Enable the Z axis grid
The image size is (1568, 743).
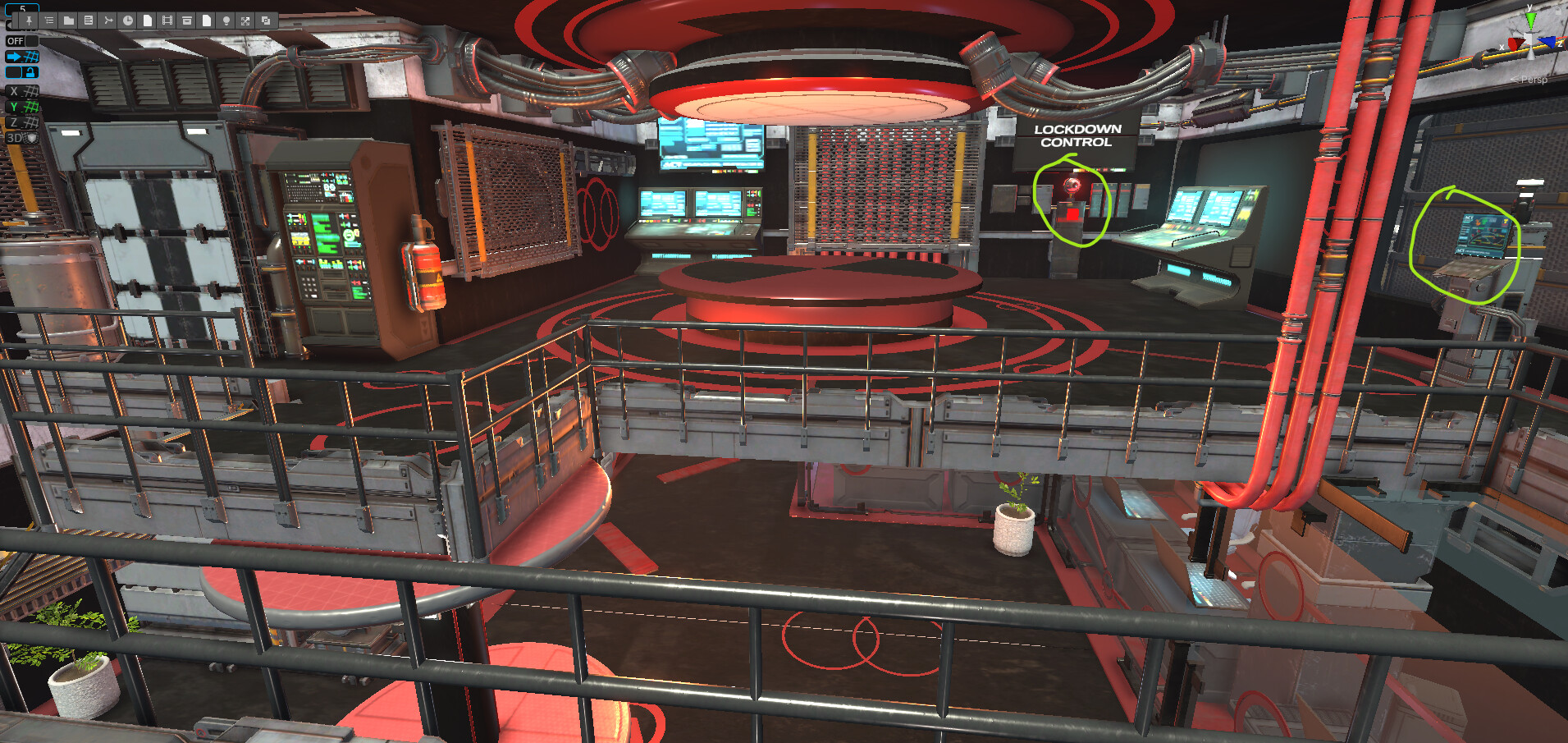click(x=22, y=122)
